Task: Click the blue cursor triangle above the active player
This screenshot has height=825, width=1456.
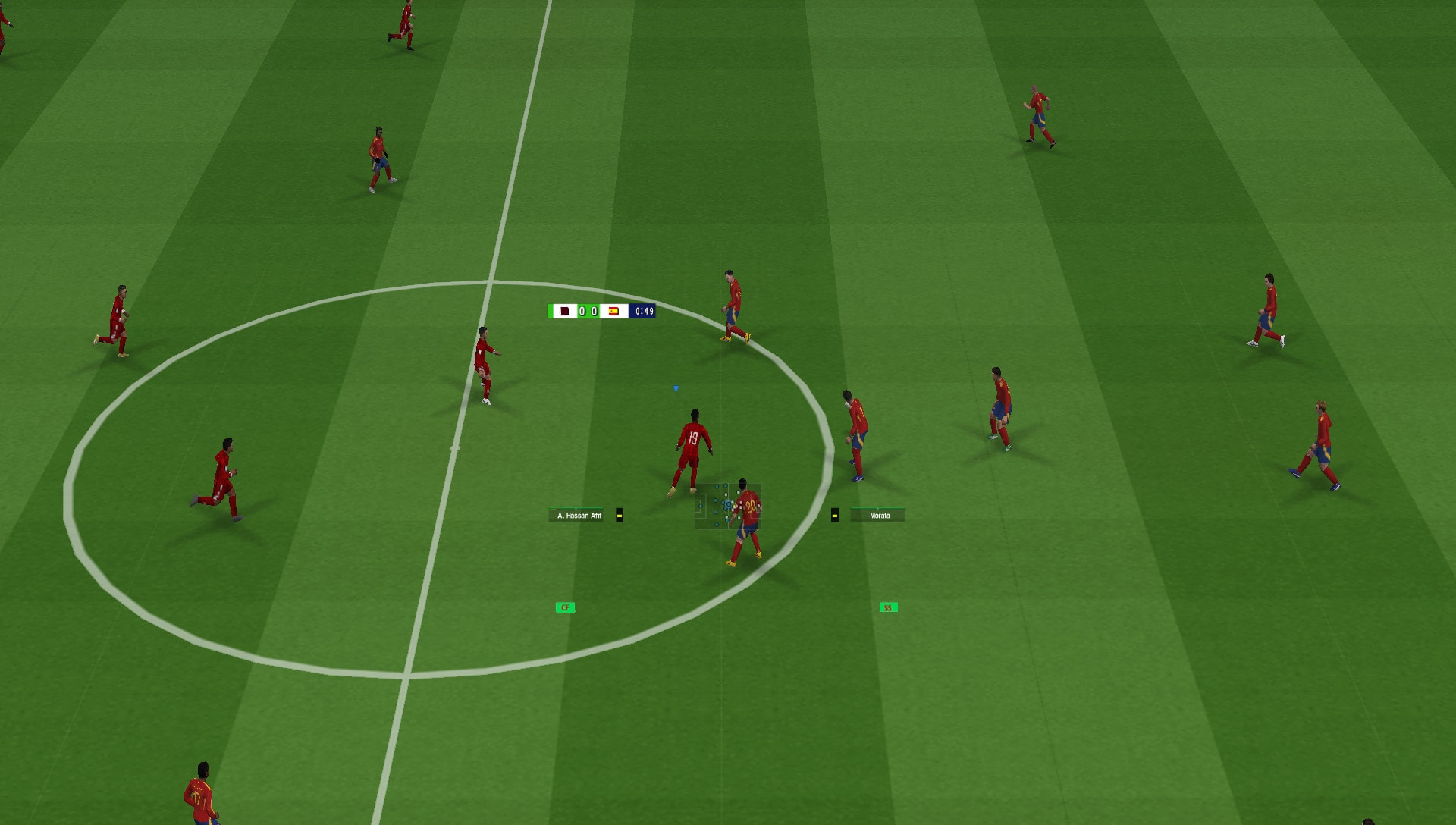Action: coord(674,387)
